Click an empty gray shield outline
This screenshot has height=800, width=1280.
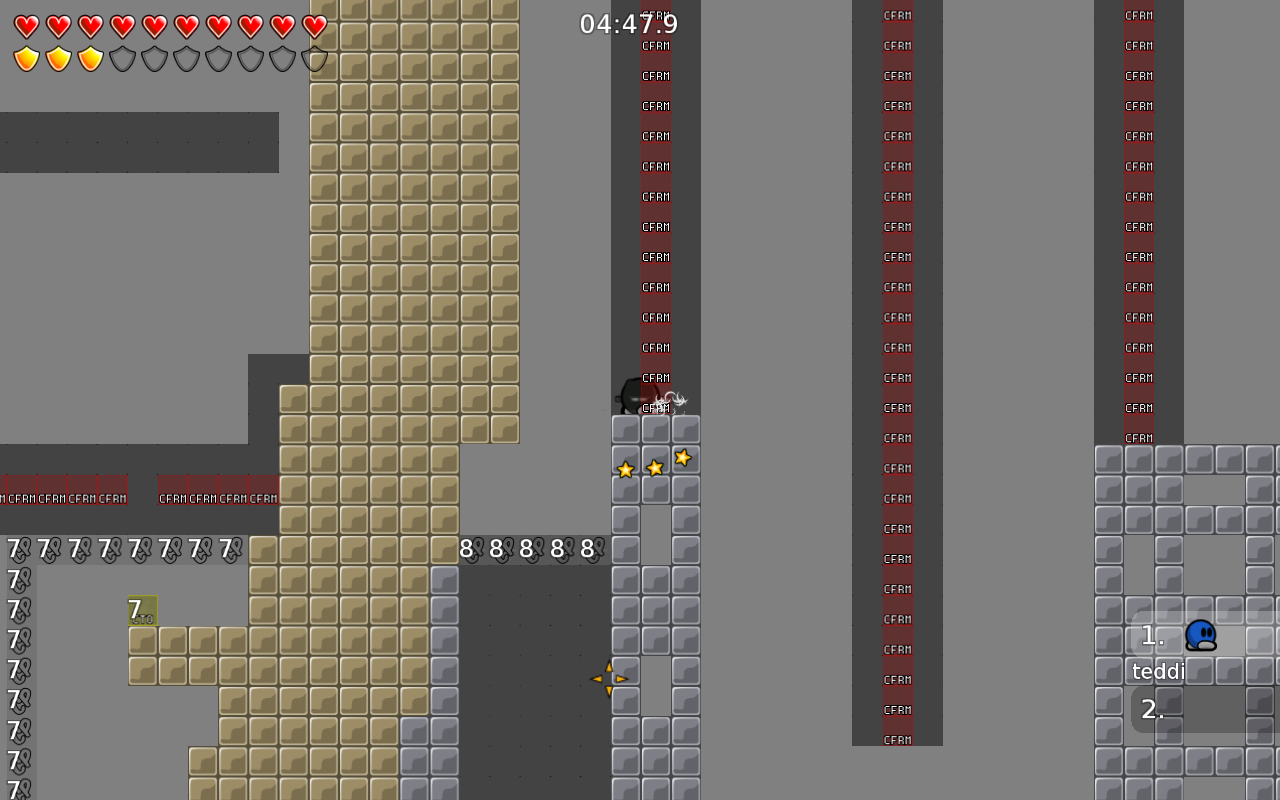123,59
